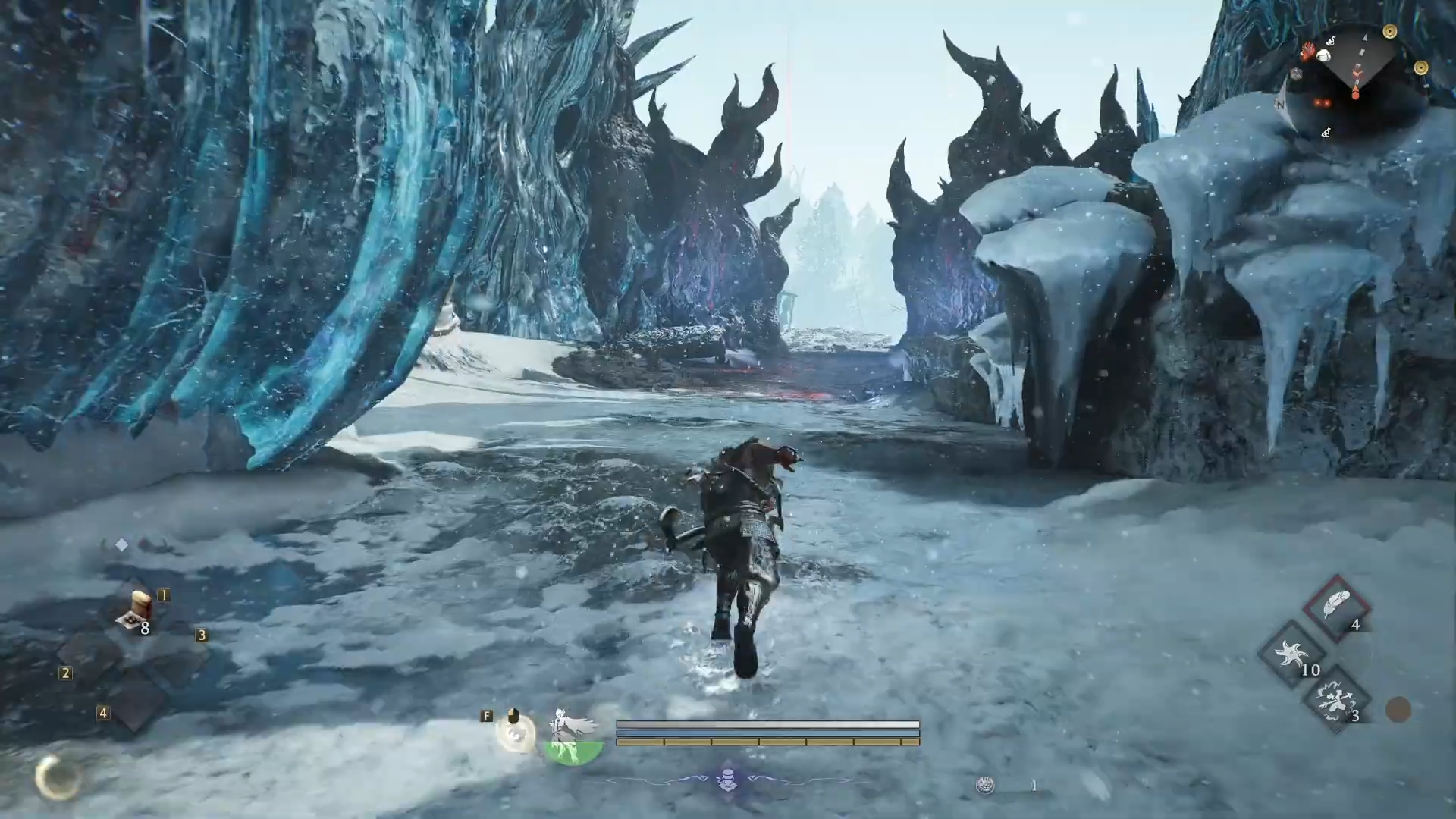Click the purple ninja emblem icon
Viewport: 1456px width, 819px height.
(x=728, y=780)
